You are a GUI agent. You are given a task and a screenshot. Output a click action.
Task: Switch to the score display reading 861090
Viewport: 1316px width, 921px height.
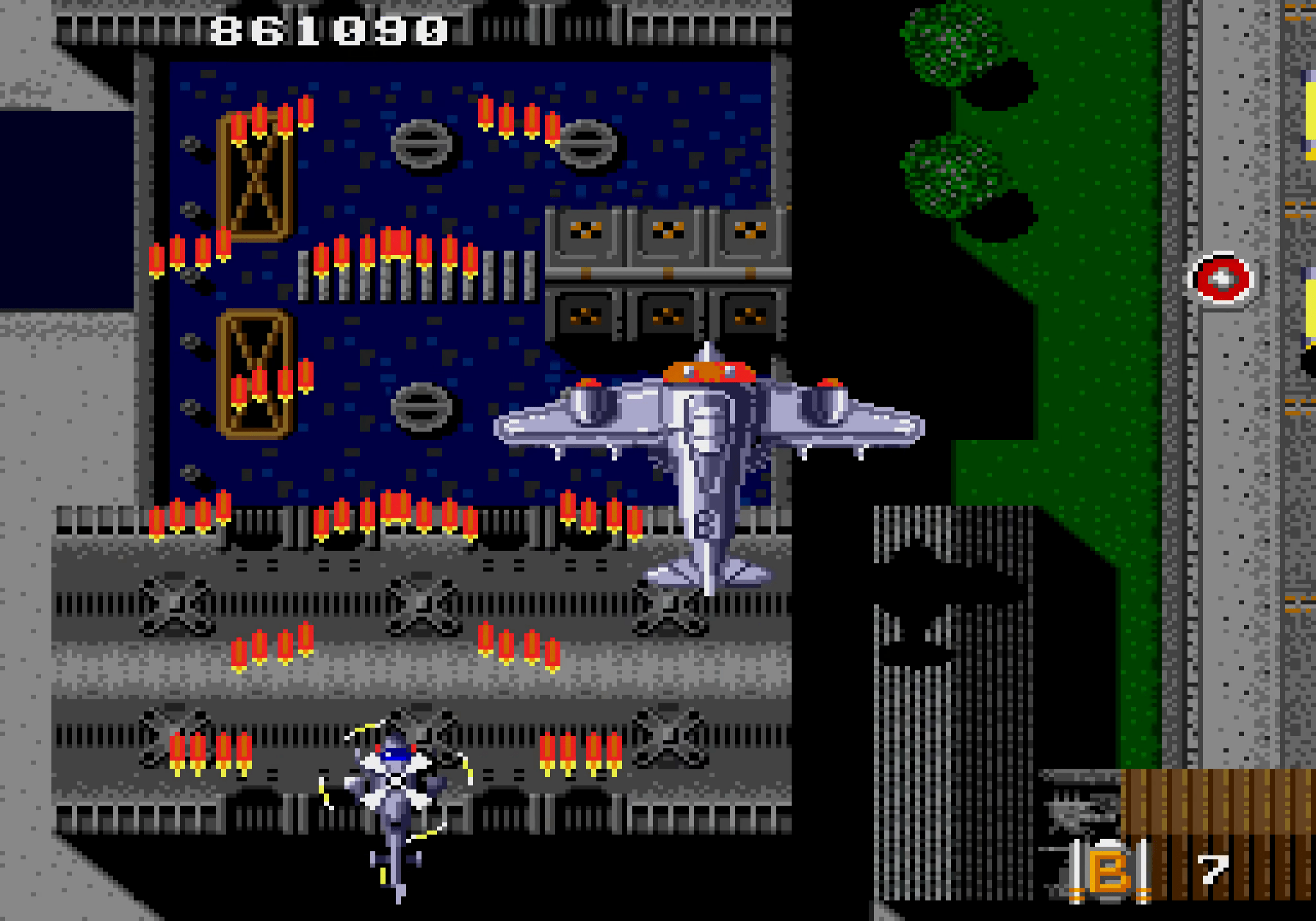pos(328,29)
